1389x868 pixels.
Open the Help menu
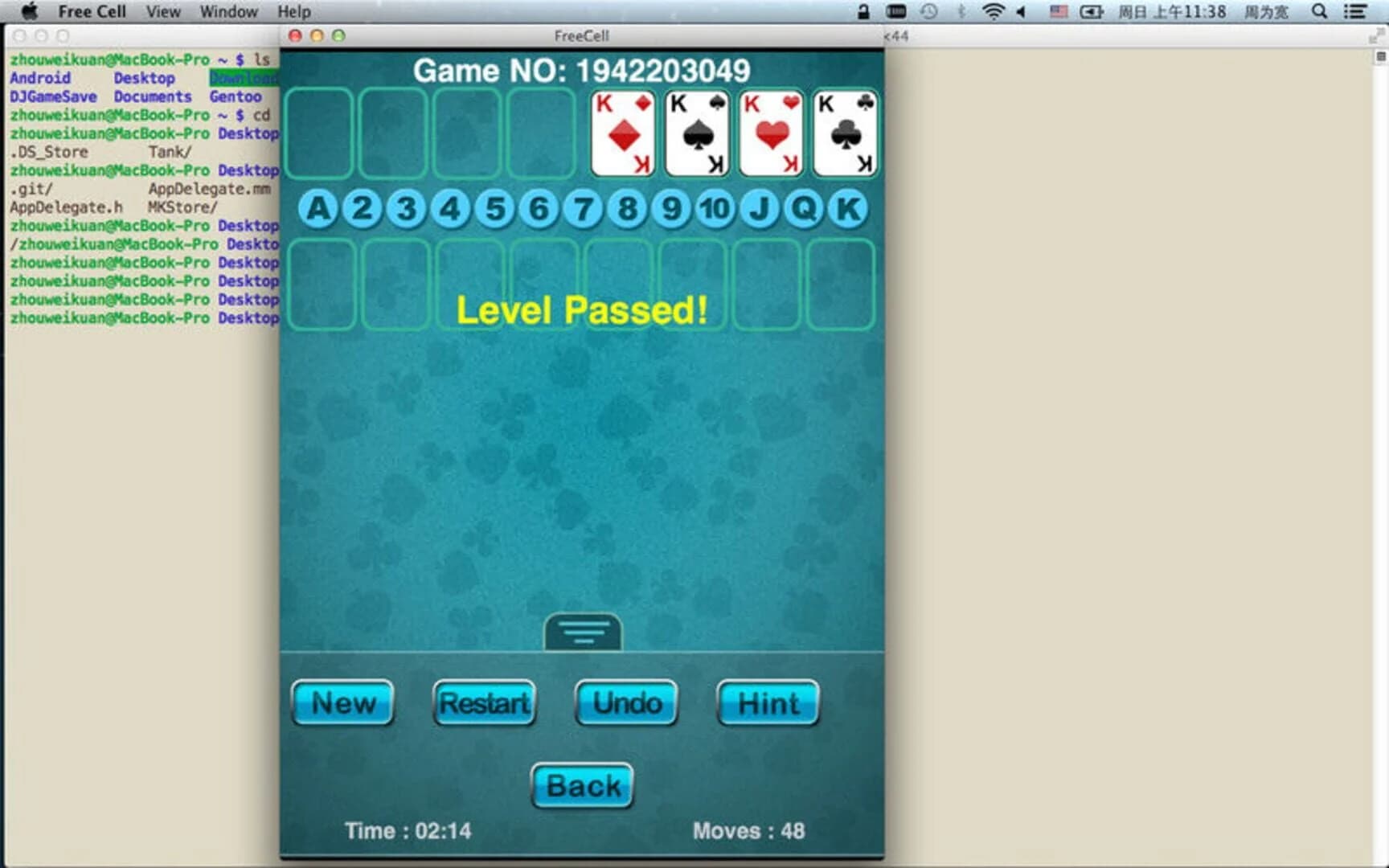[293, 11]
